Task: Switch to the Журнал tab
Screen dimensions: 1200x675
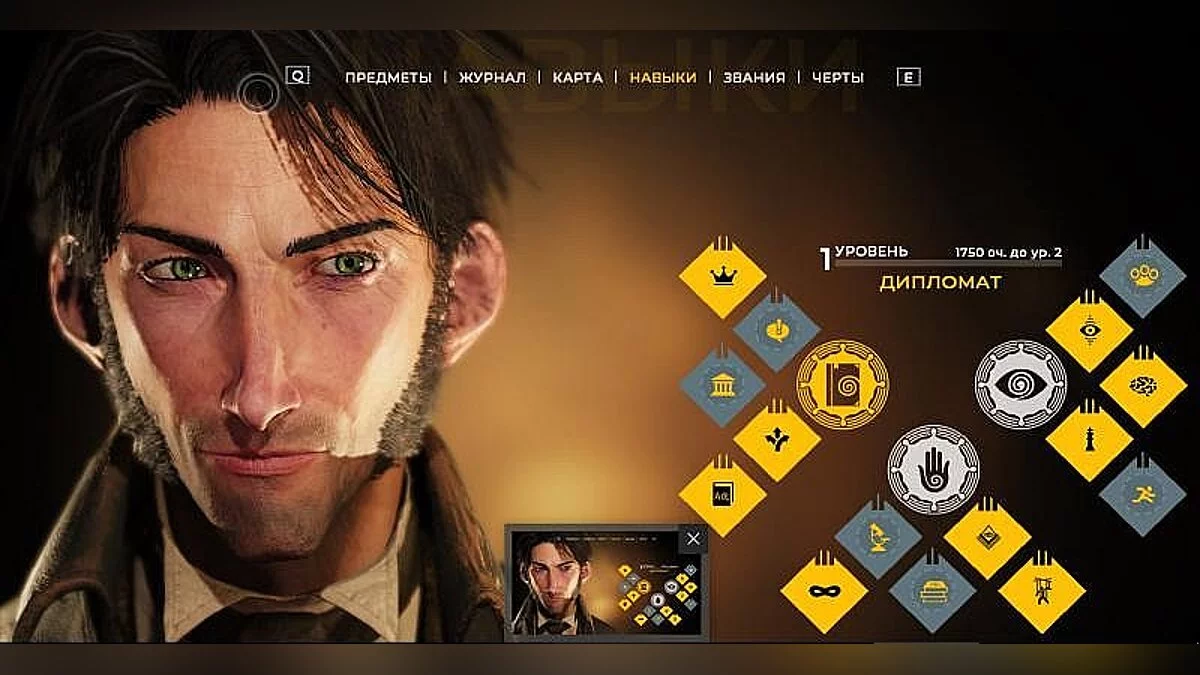Action: 492,77
